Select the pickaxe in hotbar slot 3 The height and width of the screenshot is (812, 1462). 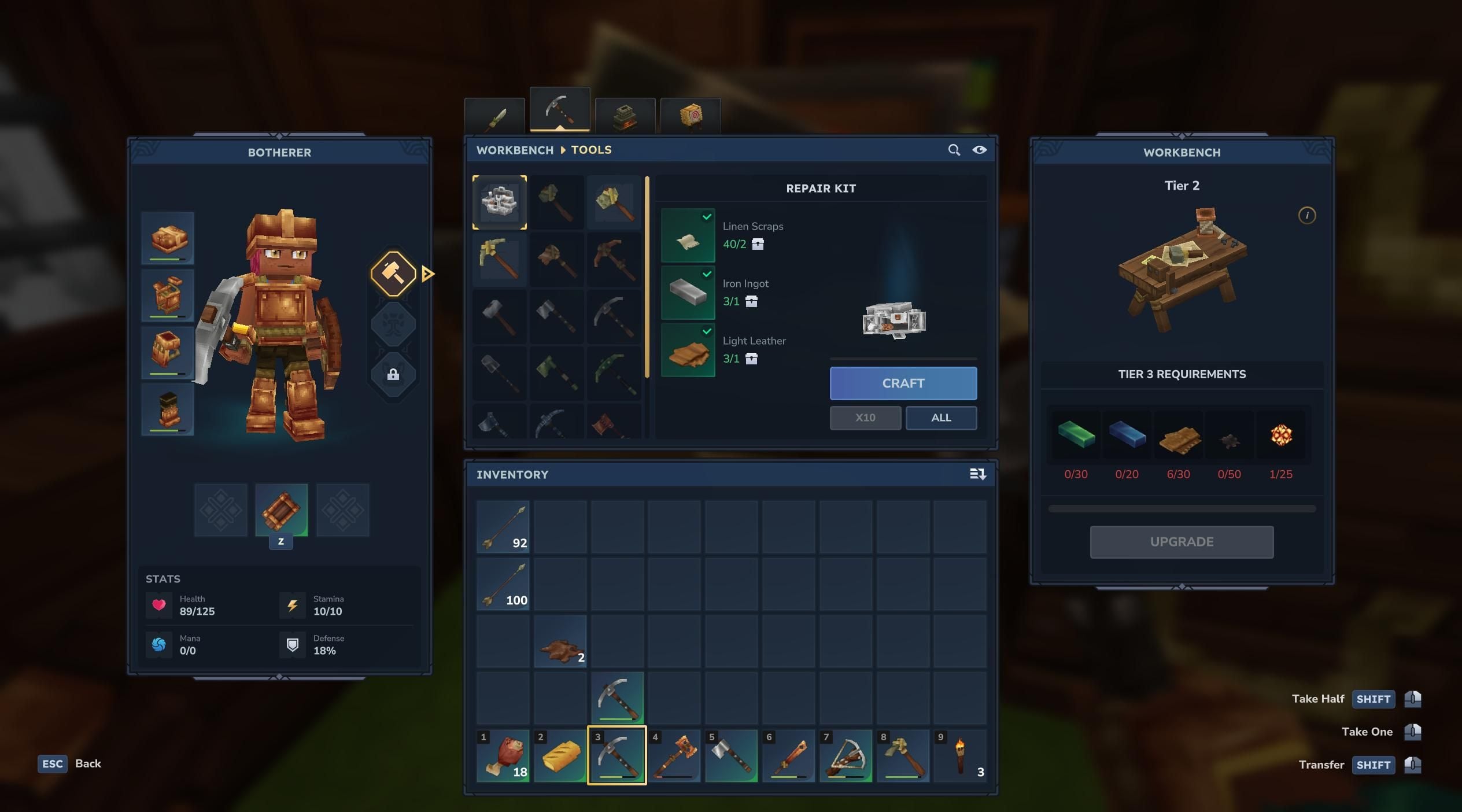(616, 756)
